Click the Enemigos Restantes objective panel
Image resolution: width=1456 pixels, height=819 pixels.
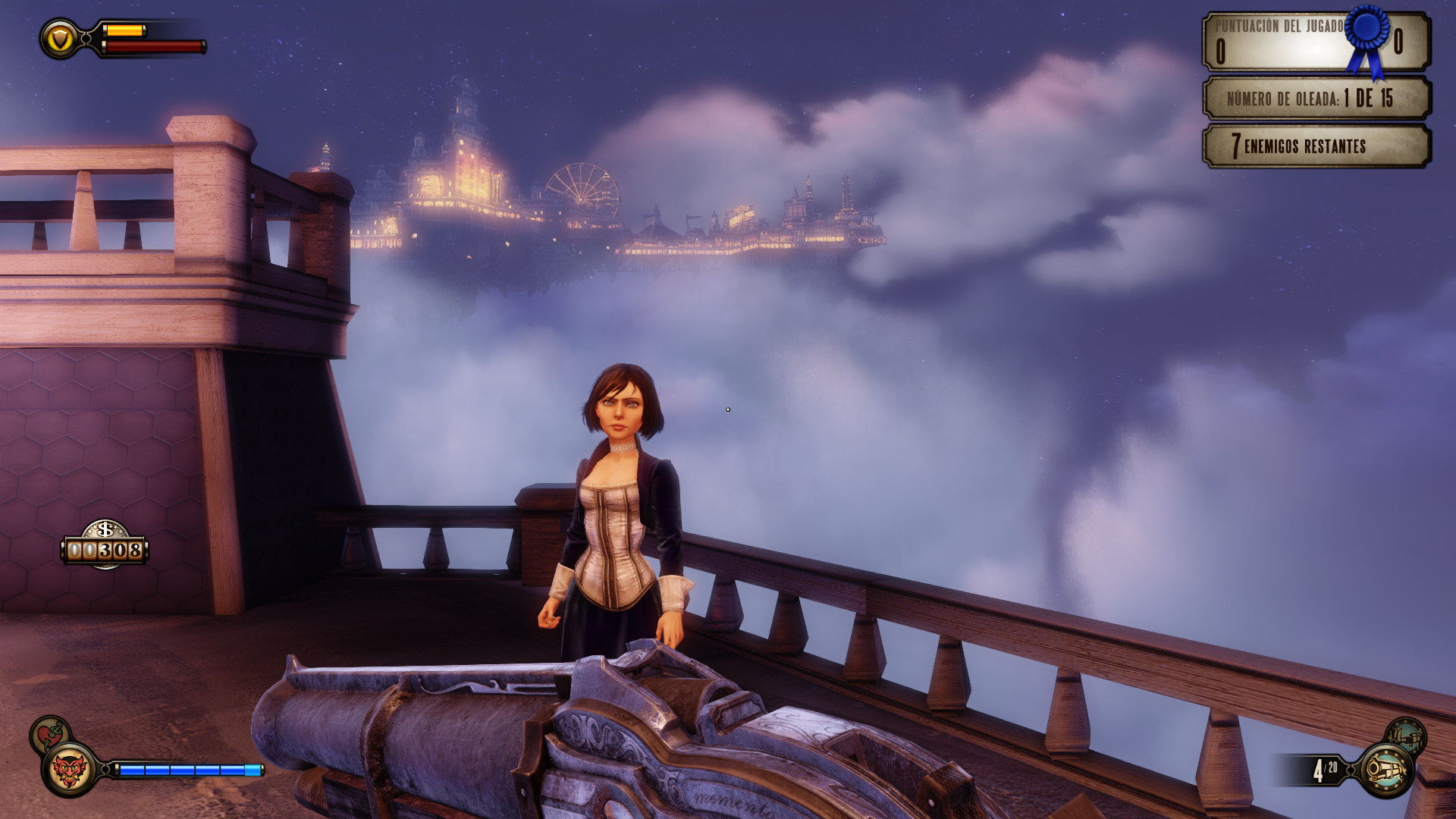point(1316,146)
